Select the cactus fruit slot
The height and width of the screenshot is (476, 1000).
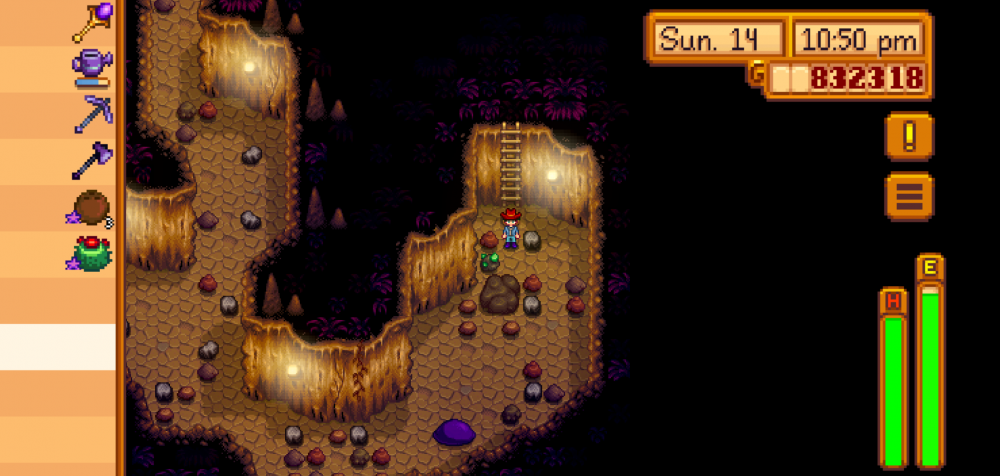[x=92, y=253]
